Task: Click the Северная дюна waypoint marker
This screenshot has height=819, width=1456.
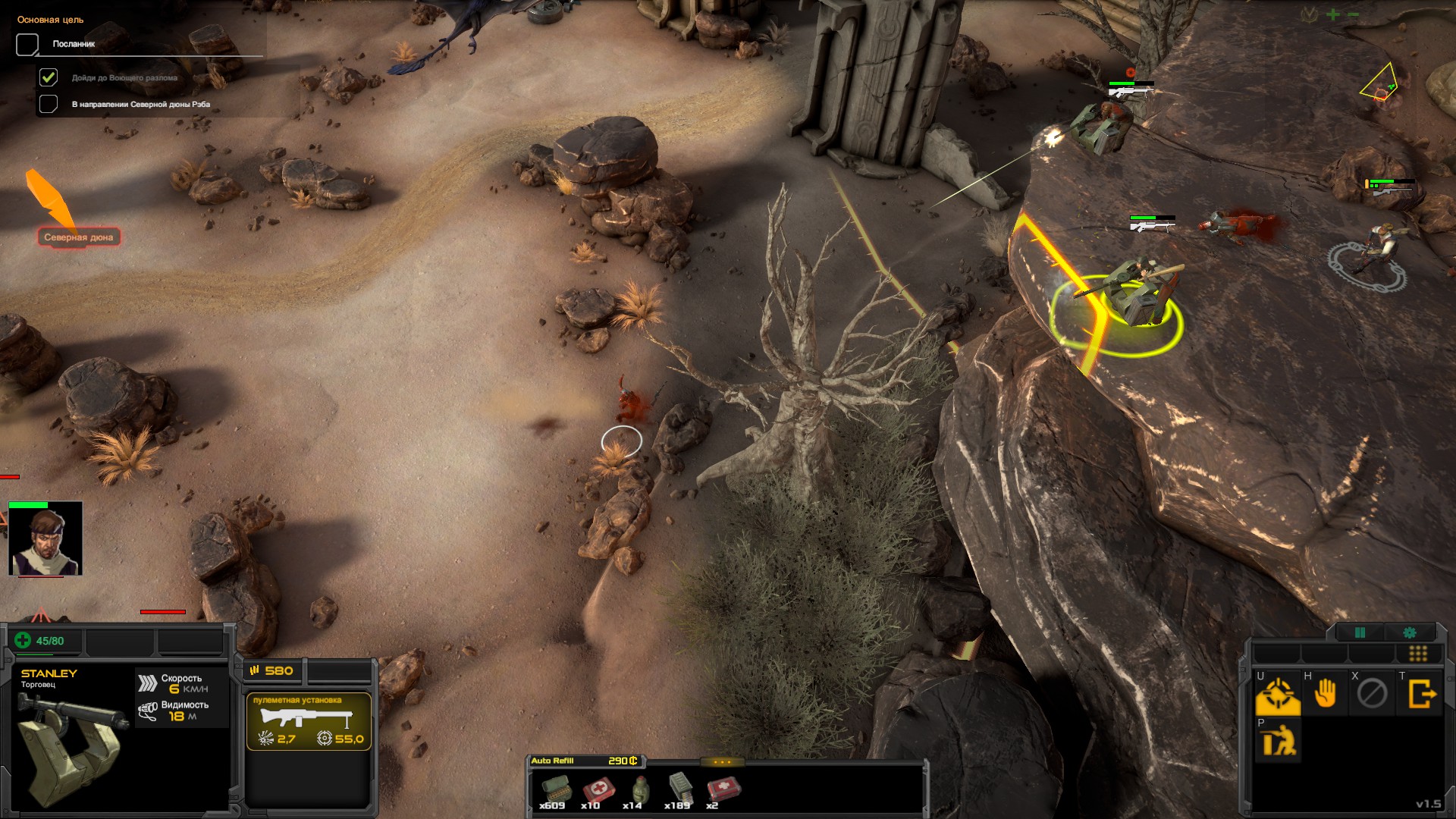Action: point(78,237)
